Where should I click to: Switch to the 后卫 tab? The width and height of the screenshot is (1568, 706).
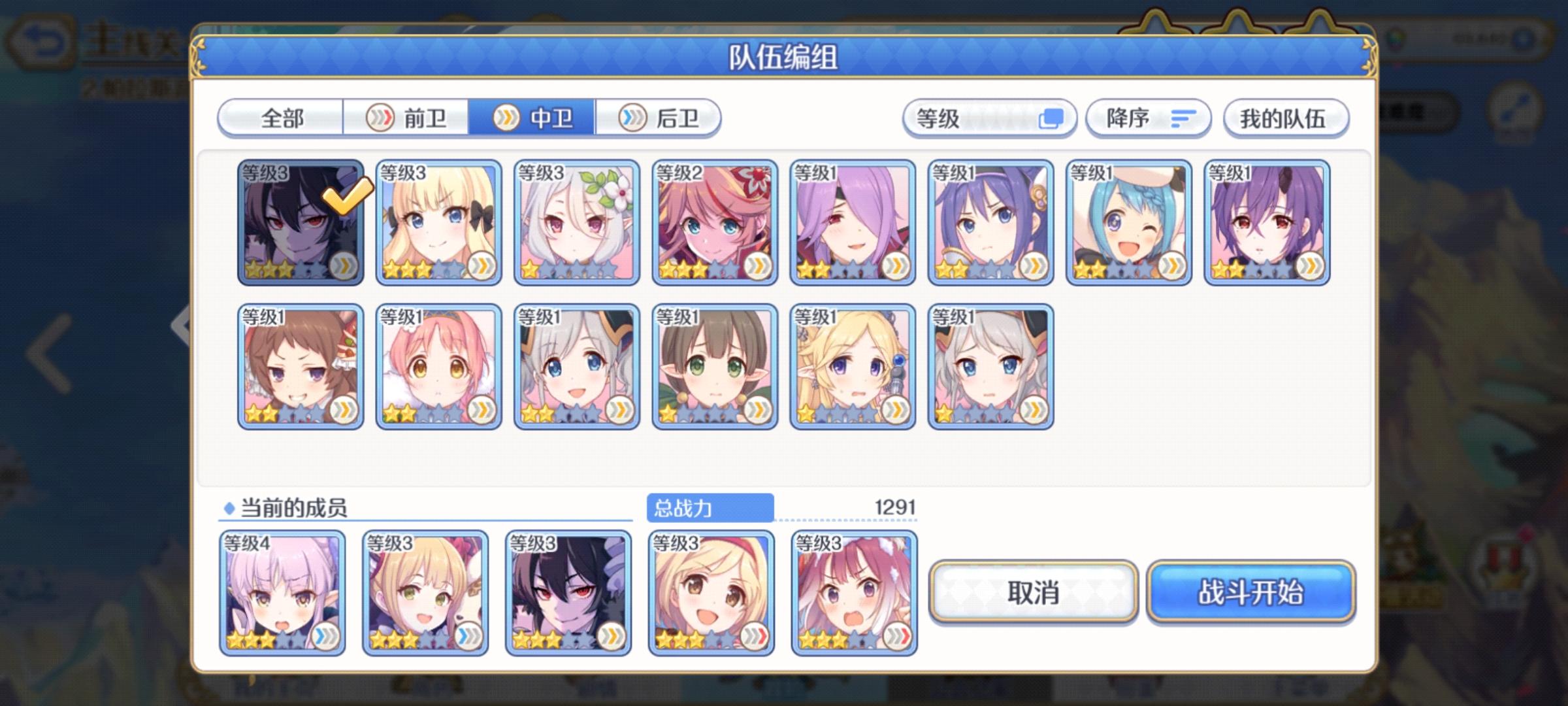click(660, 118)
